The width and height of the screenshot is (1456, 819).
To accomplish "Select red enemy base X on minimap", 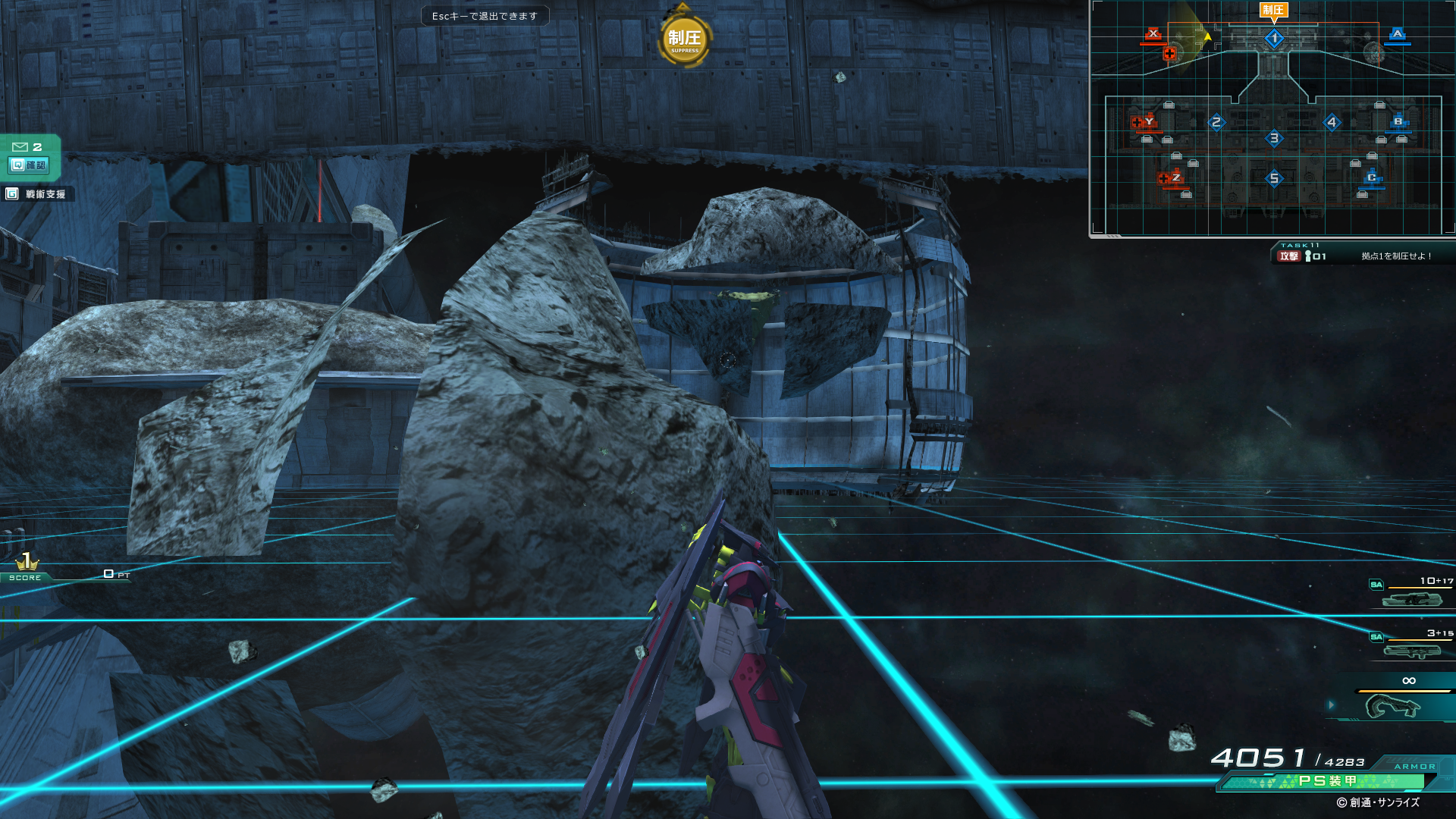I will coord(1153,33).
